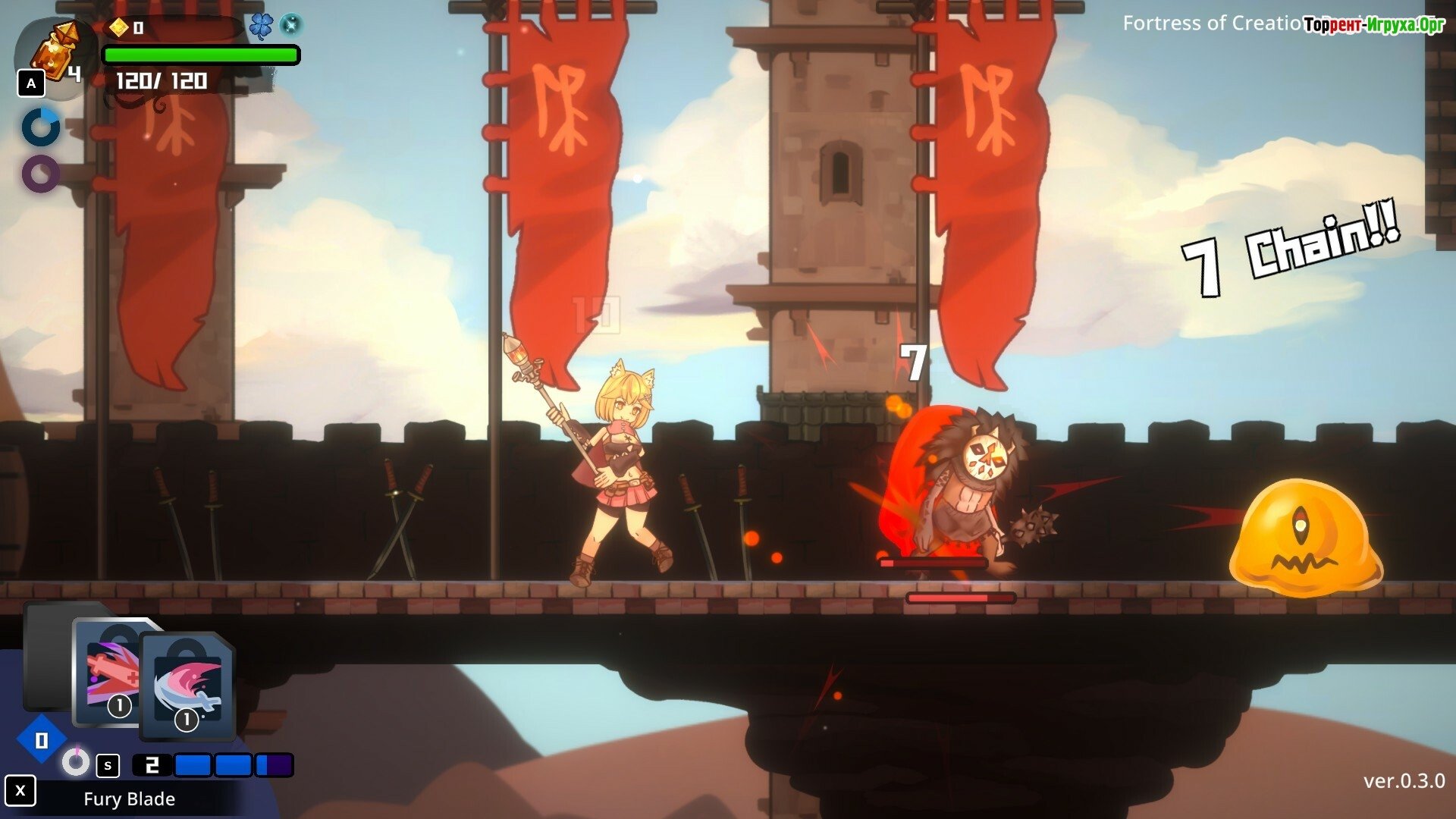
Task: Select the Fury Blade skill label
Action: (129, 799)
